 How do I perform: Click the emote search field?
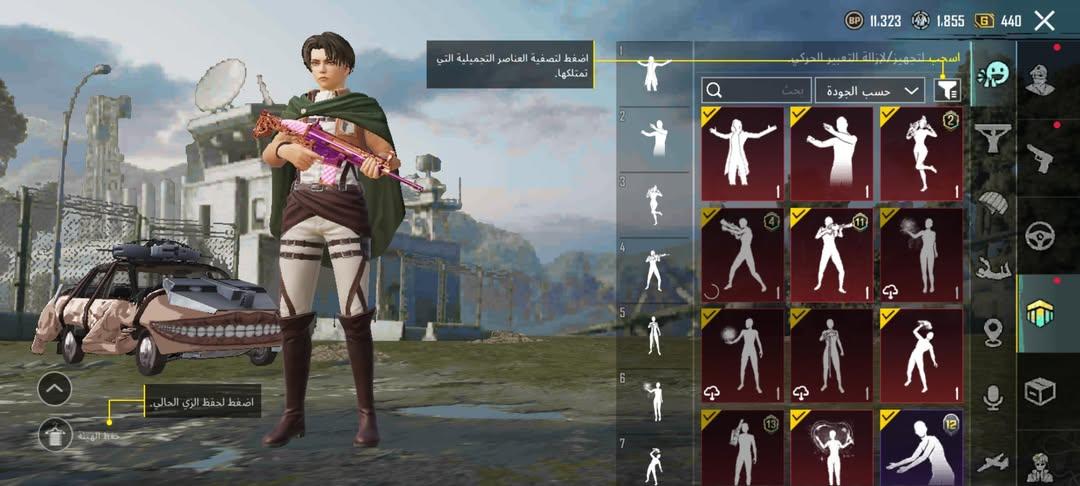tap(756, 90)
